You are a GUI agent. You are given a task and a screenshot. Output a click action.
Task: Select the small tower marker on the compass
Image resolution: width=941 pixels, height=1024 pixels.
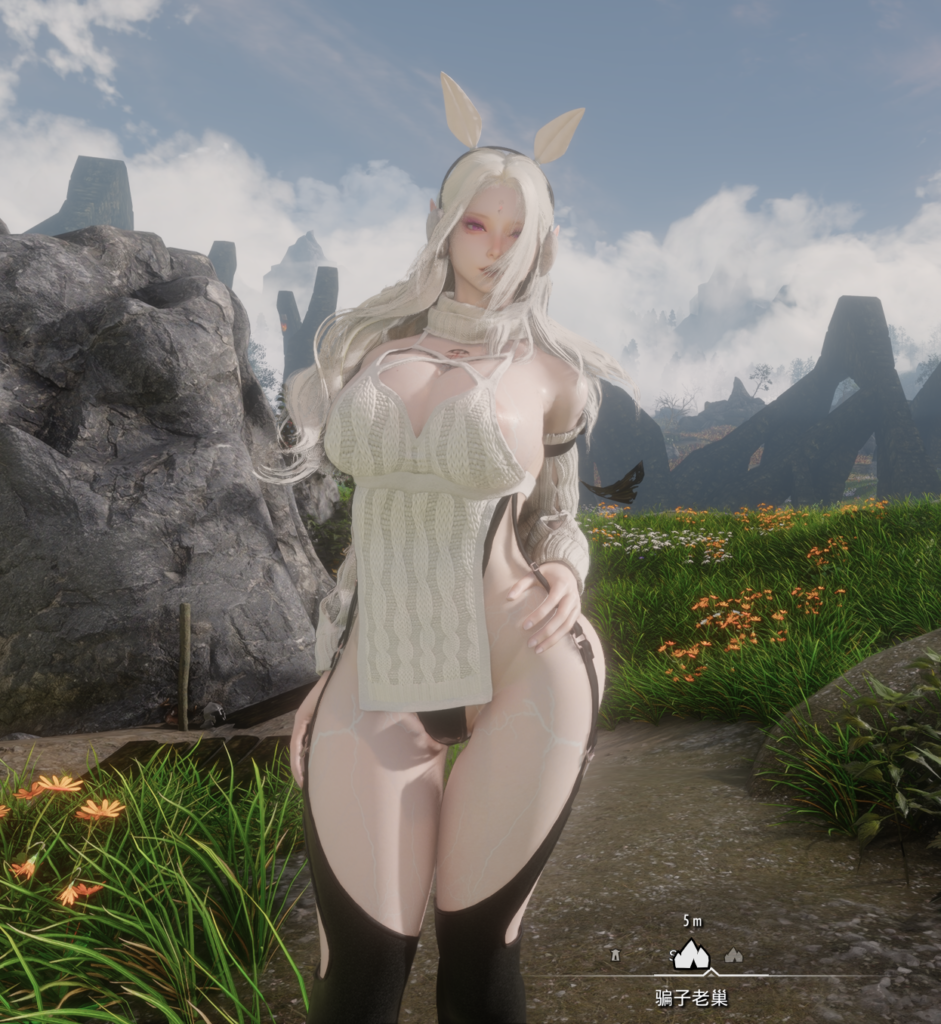(616, 956)
